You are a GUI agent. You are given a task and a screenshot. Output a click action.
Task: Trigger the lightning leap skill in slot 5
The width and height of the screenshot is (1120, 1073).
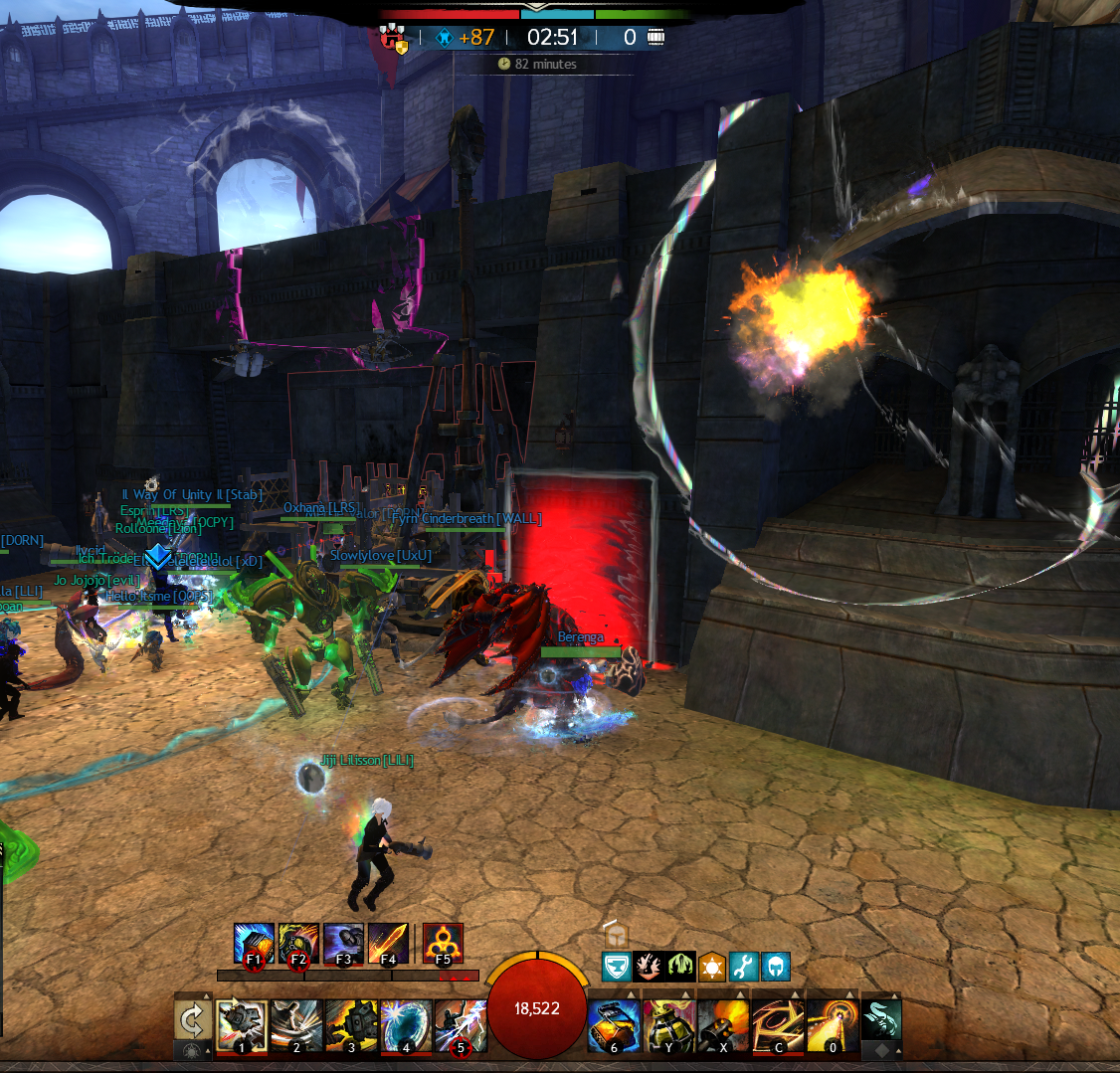(x=461, y=1025)
